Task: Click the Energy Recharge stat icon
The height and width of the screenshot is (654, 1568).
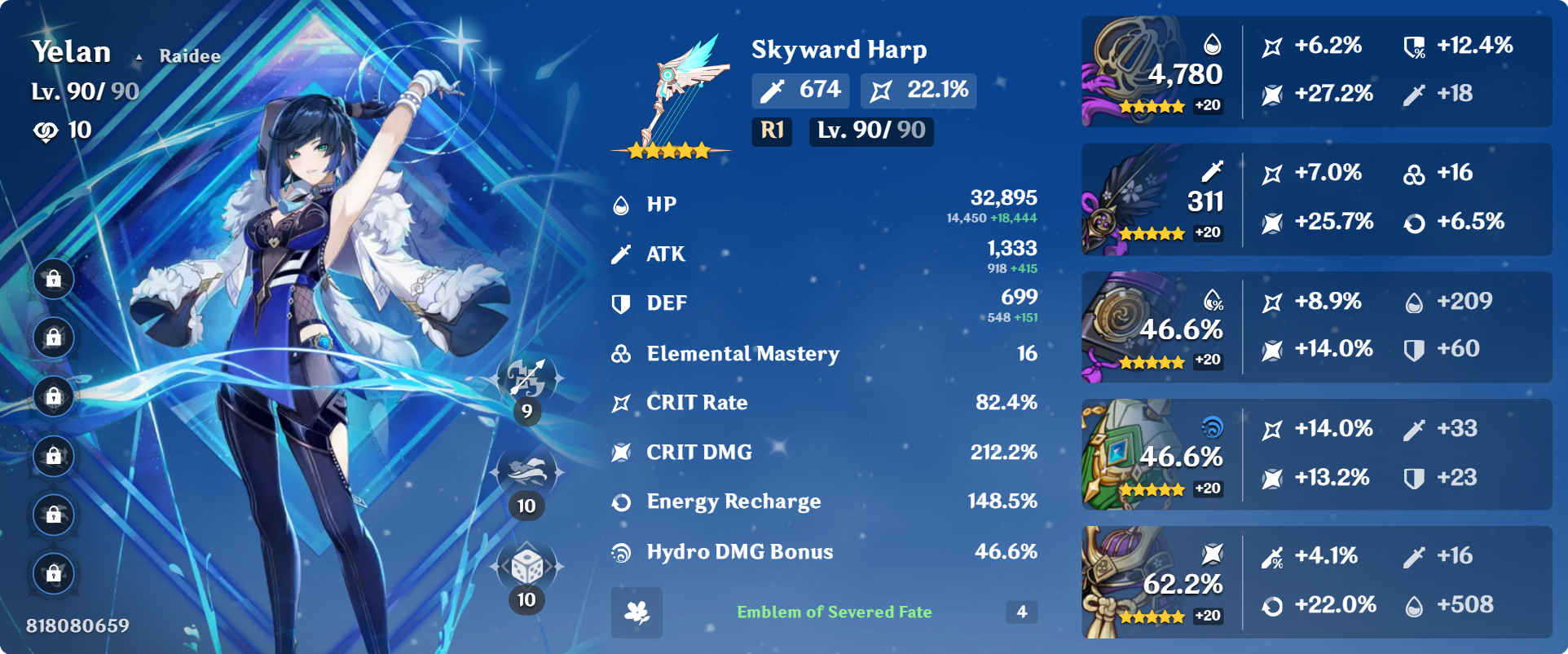Action: click(x=622, y=502)
